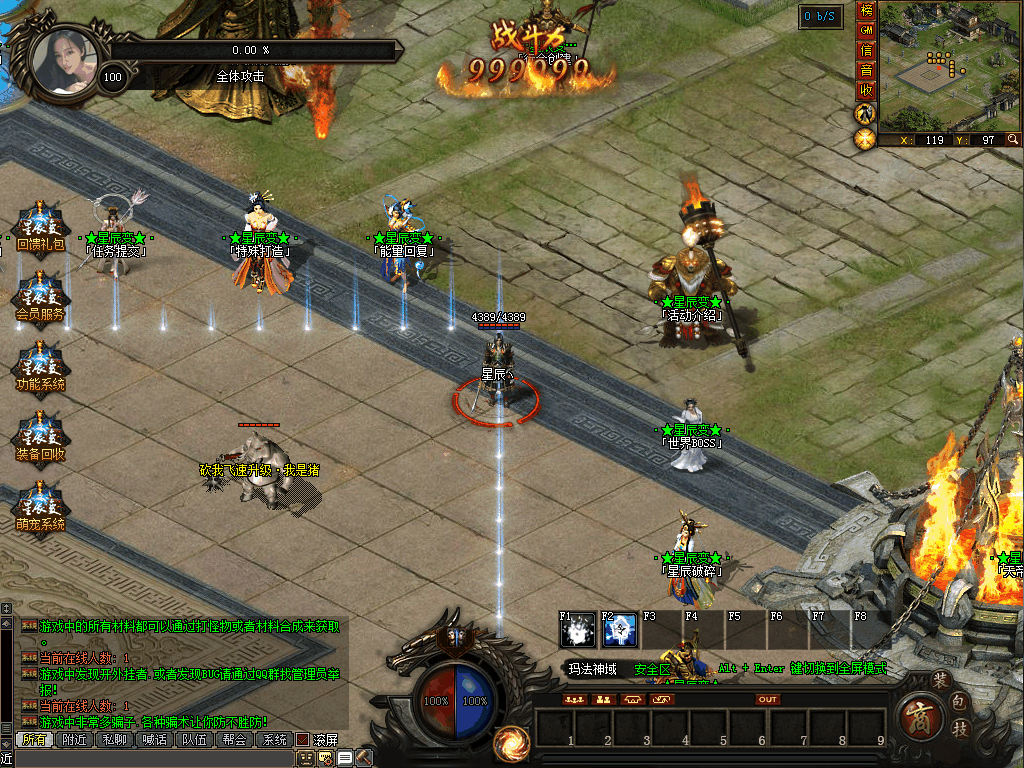Image resolution: width=1024 pixels, height=768 pixels.
Task: Activate the F1 skill icon
Action: click(x=578, y=629)
